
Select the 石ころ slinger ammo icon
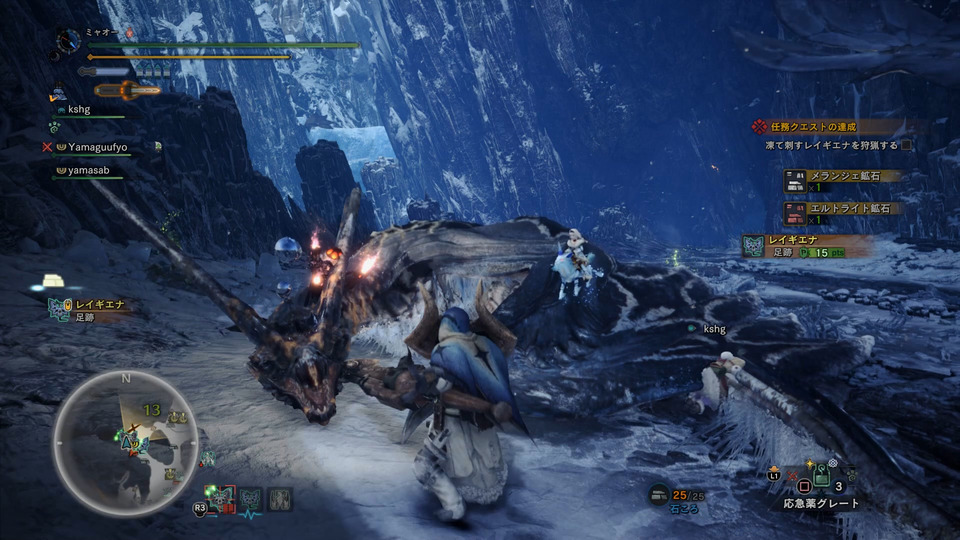coord(658,494)
